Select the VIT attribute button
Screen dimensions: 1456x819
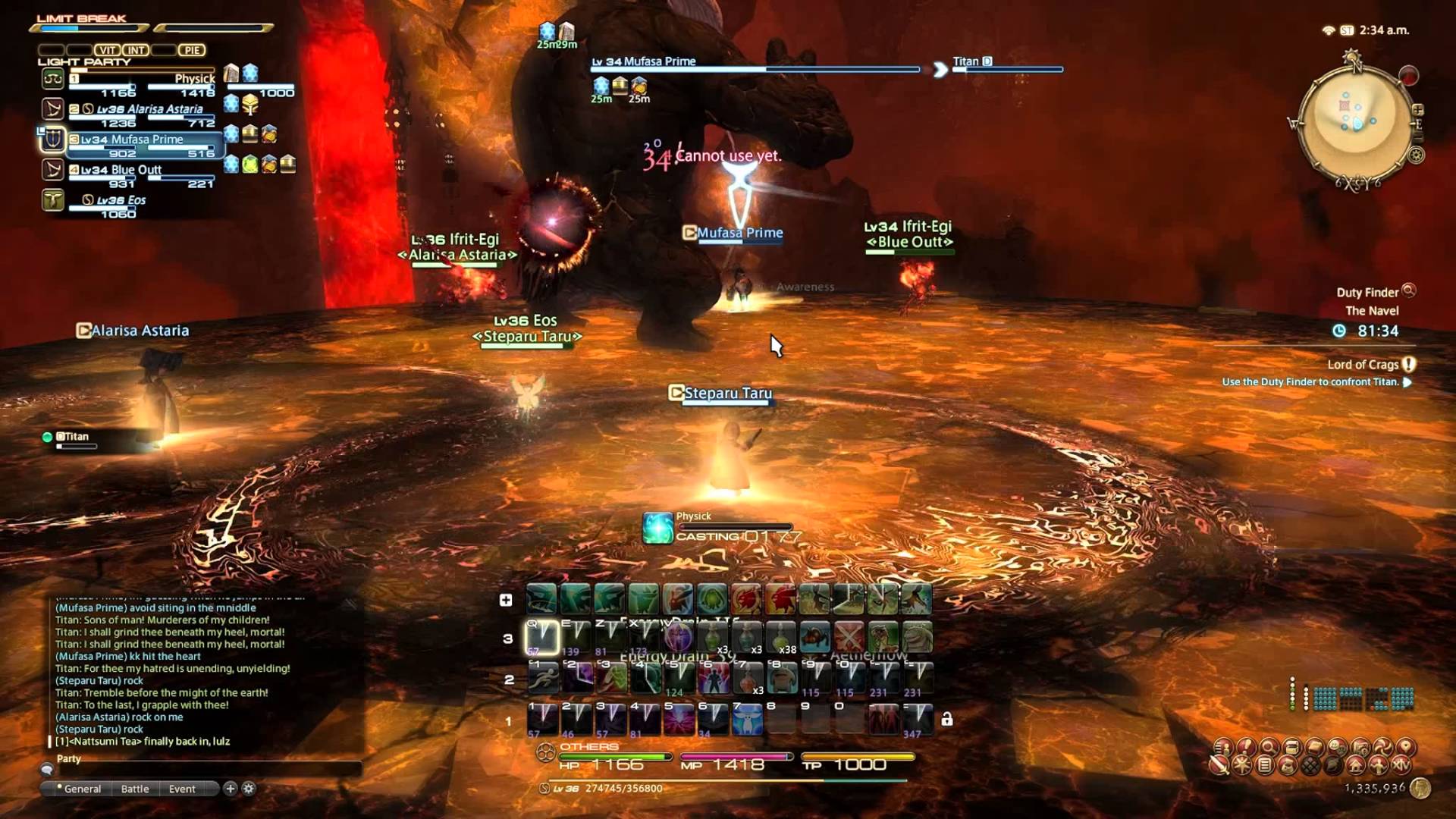click(x=108, y=50)
